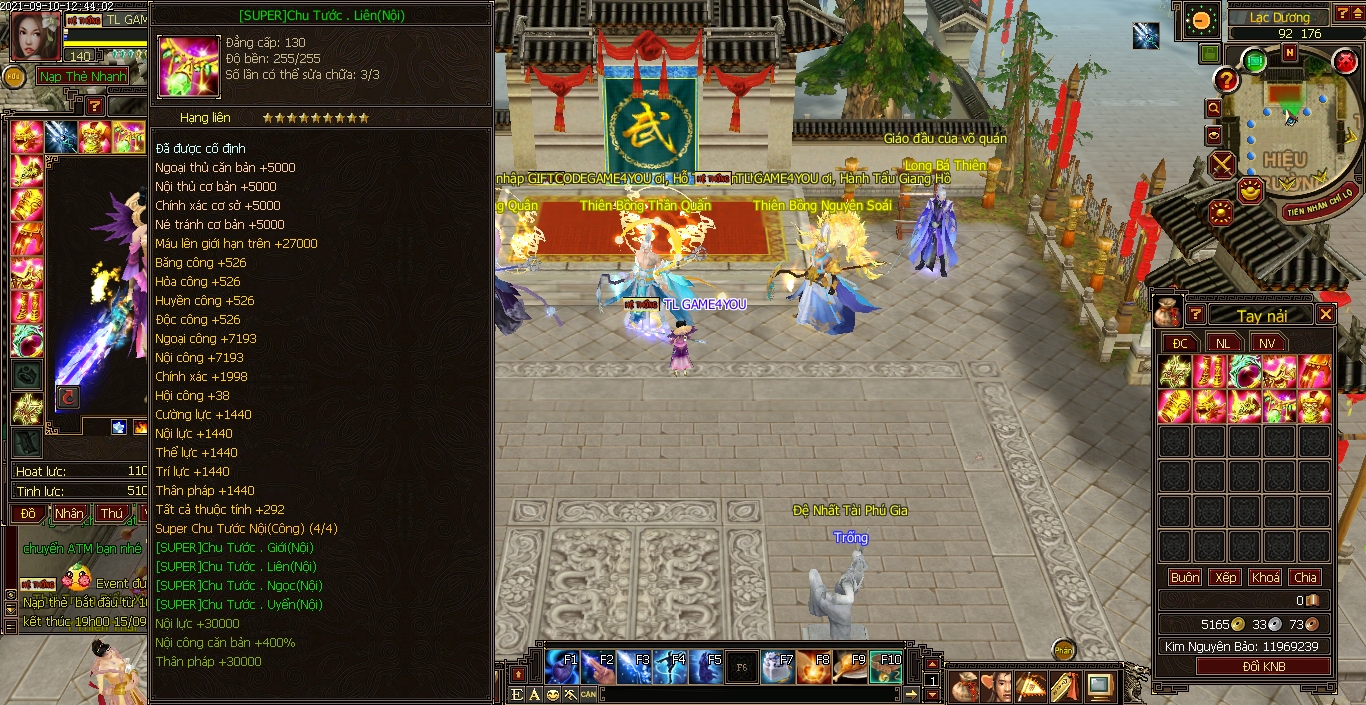Screen dimensions: 1366x705
Task: Open the crossed swords menu by the minimap
Action: tap(1222, 164)
